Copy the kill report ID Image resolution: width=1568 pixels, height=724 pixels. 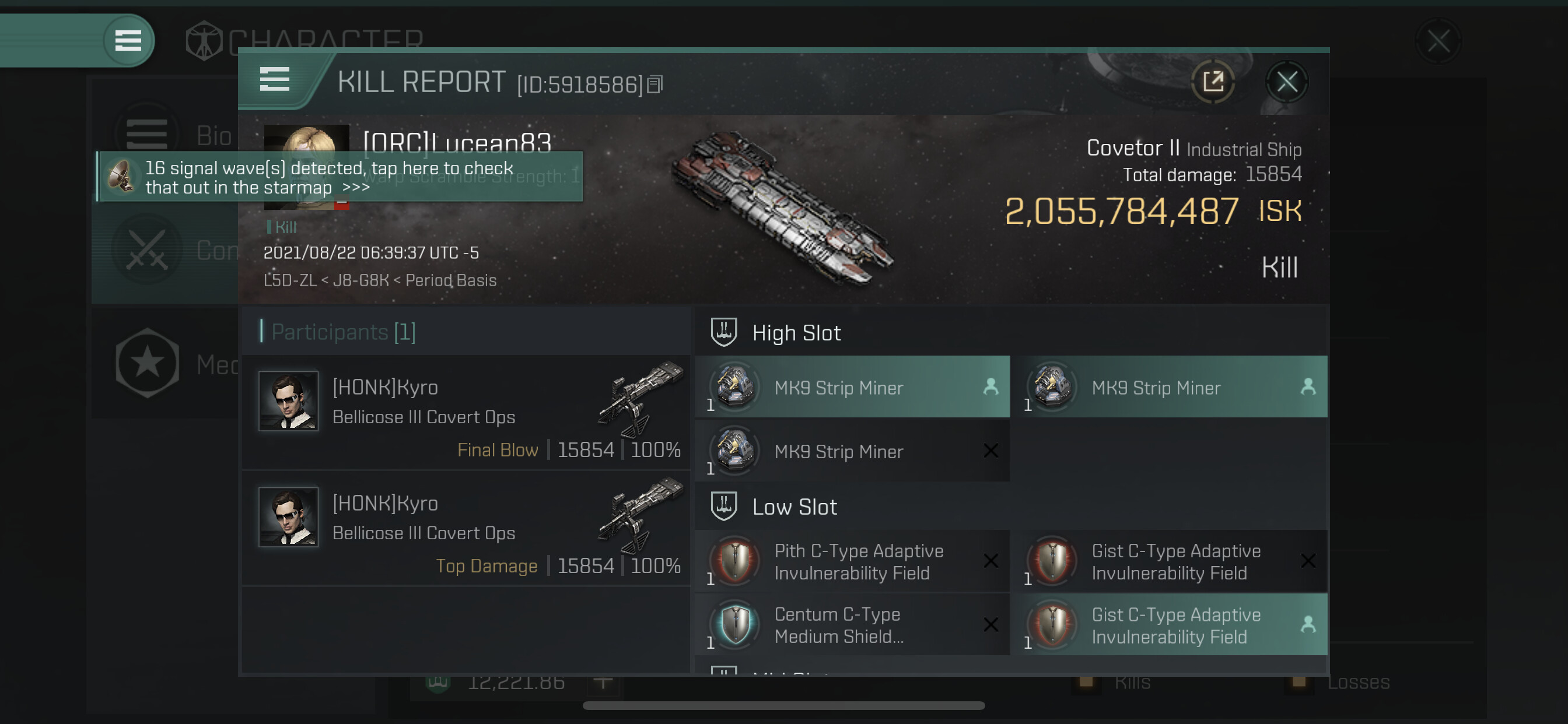tap(655, 85)
